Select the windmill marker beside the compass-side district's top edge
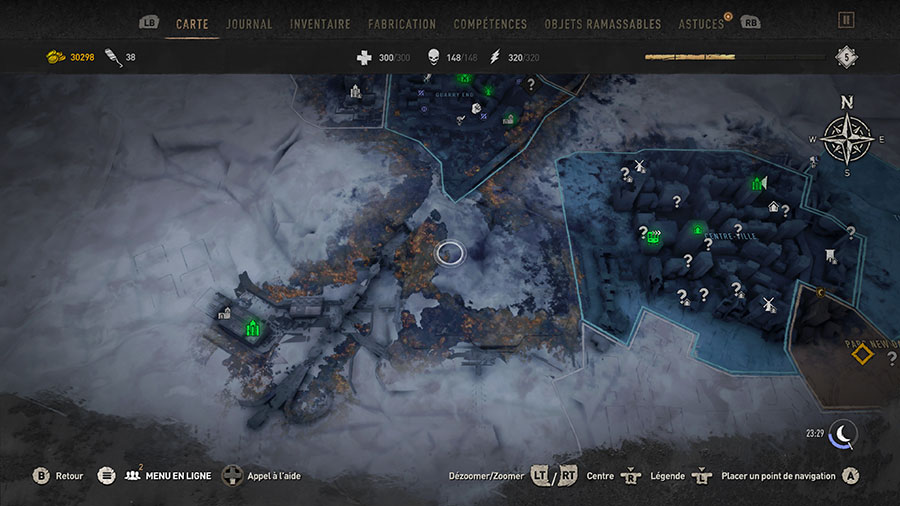Viewport: 900px width, 506px height. pos(640,166)
